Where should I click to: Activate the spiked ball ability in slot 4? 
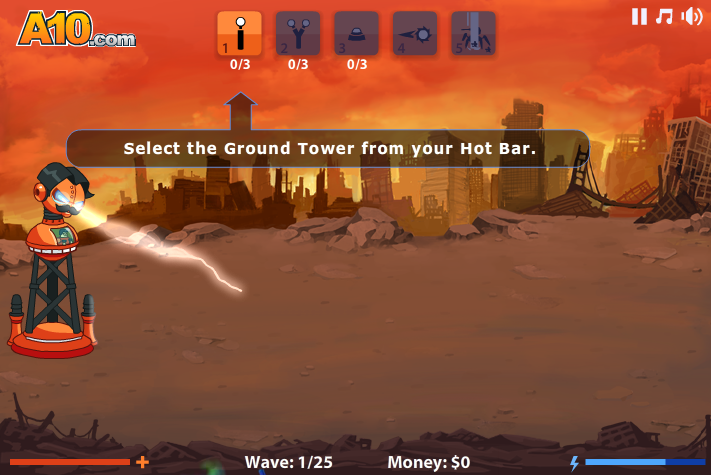415,33
